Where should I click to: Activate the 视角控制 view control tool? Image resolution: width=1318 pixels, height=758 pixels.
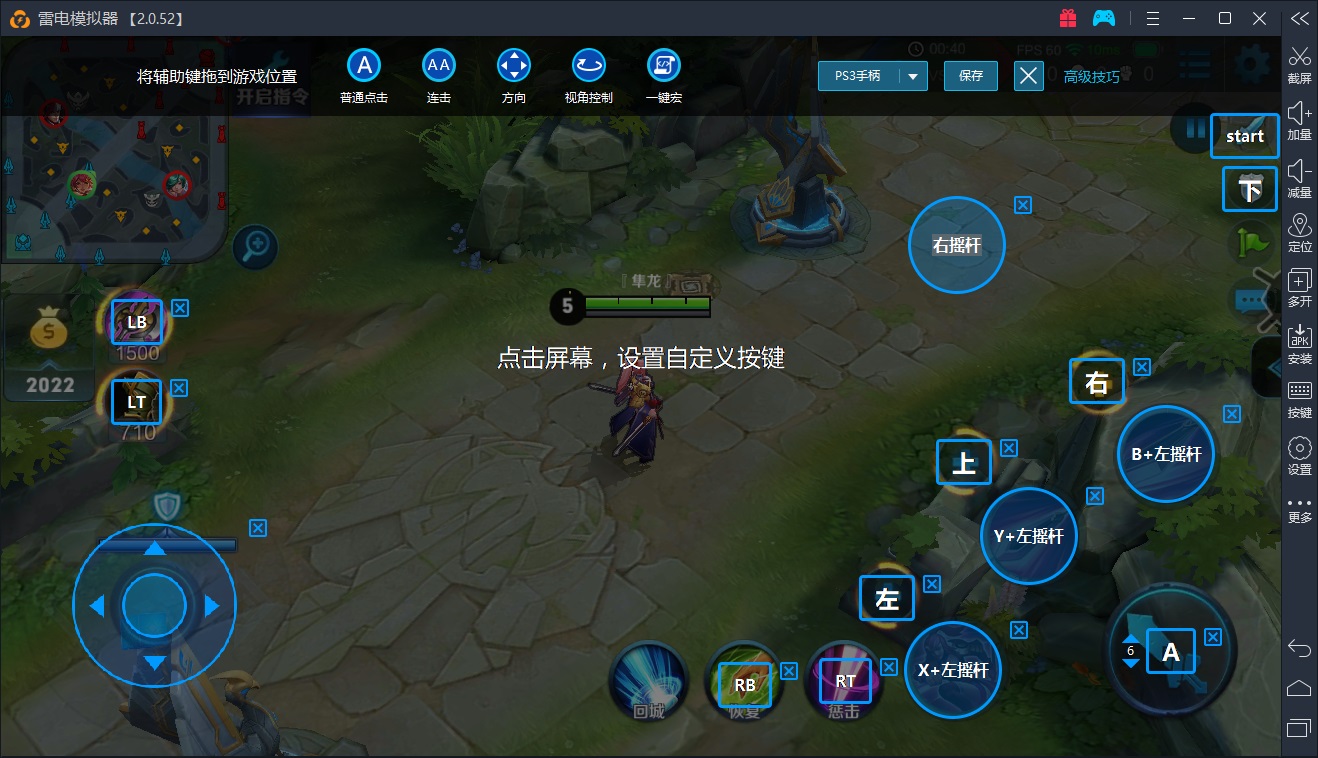tap(588, 63)
